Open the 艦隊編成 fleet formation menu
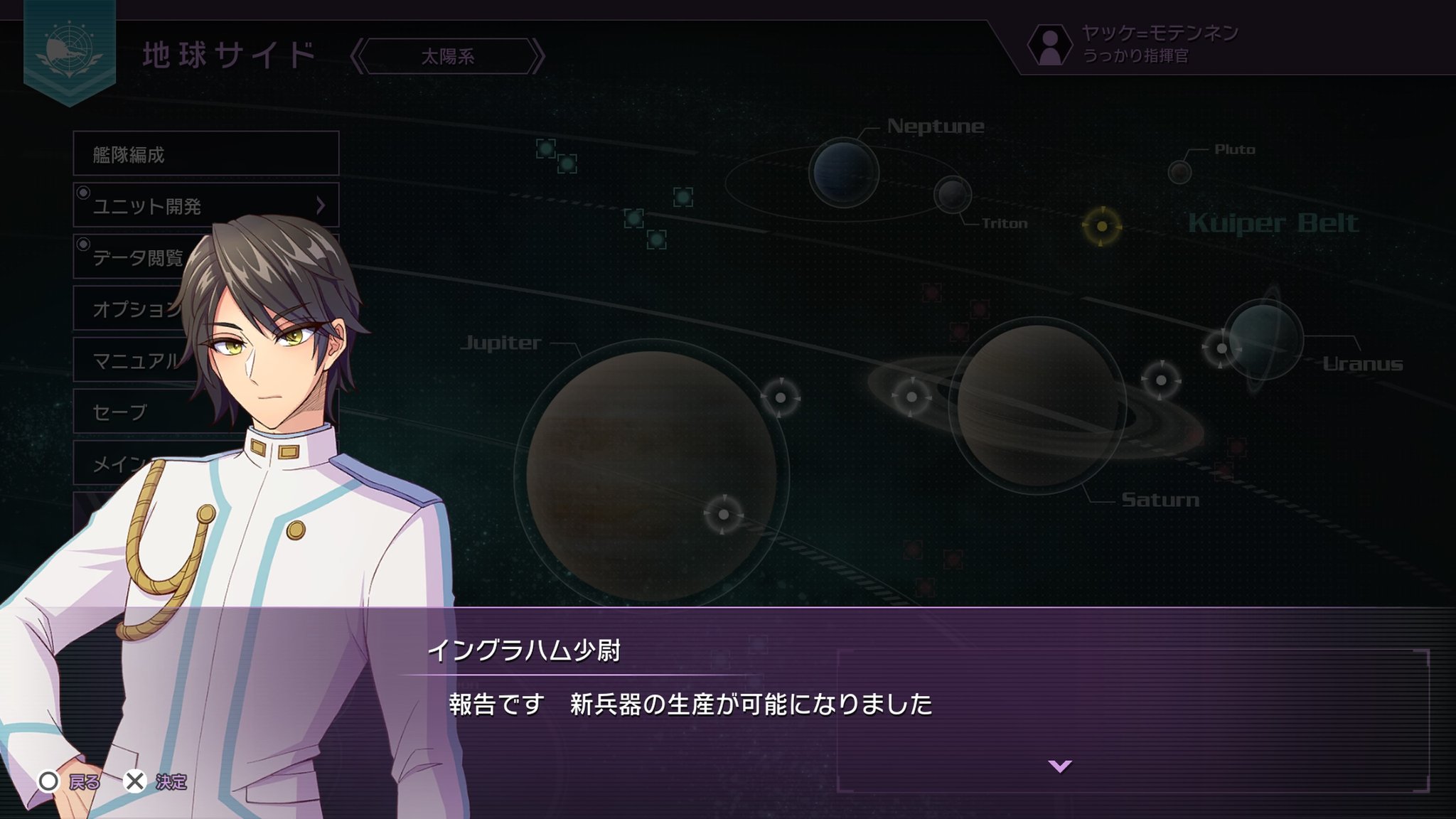1456x819 pixels. (205, 154)
